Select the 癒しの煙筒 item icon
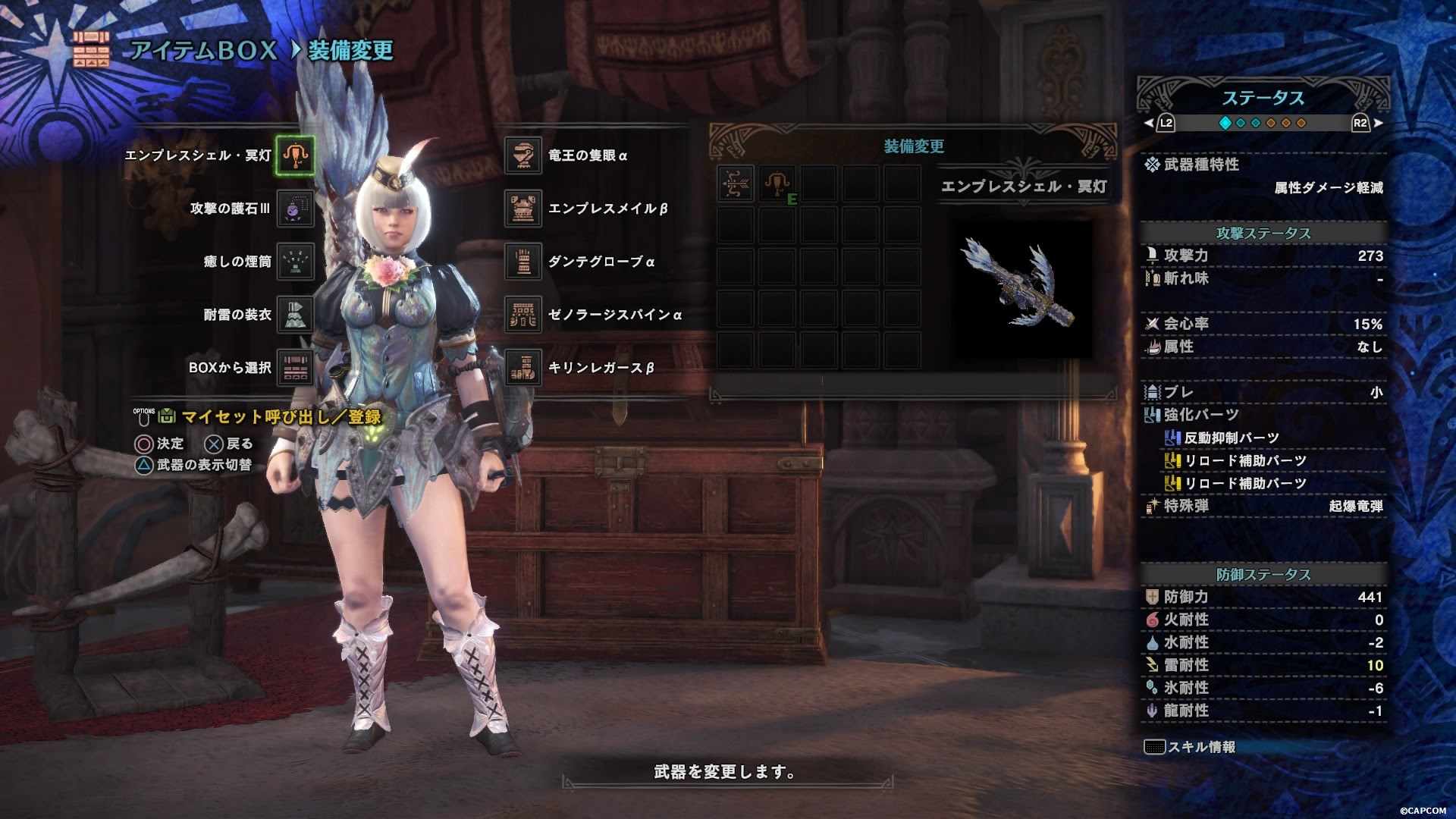This screenshot has width=1456, height=819. tap(296, 262)
